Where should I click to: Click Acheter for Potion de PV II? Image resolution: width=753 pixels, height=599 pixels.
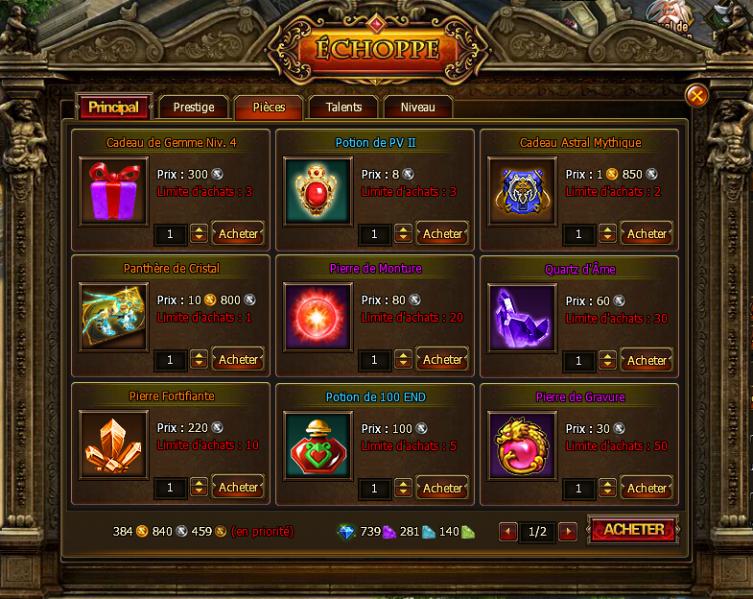tap(442, 234)
